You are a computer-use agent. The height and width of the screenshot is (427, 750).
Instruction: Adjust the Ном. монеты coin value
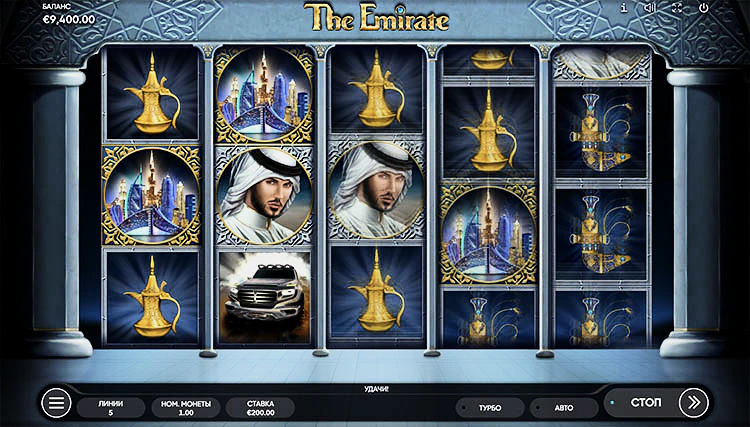[x=185, y=407]
